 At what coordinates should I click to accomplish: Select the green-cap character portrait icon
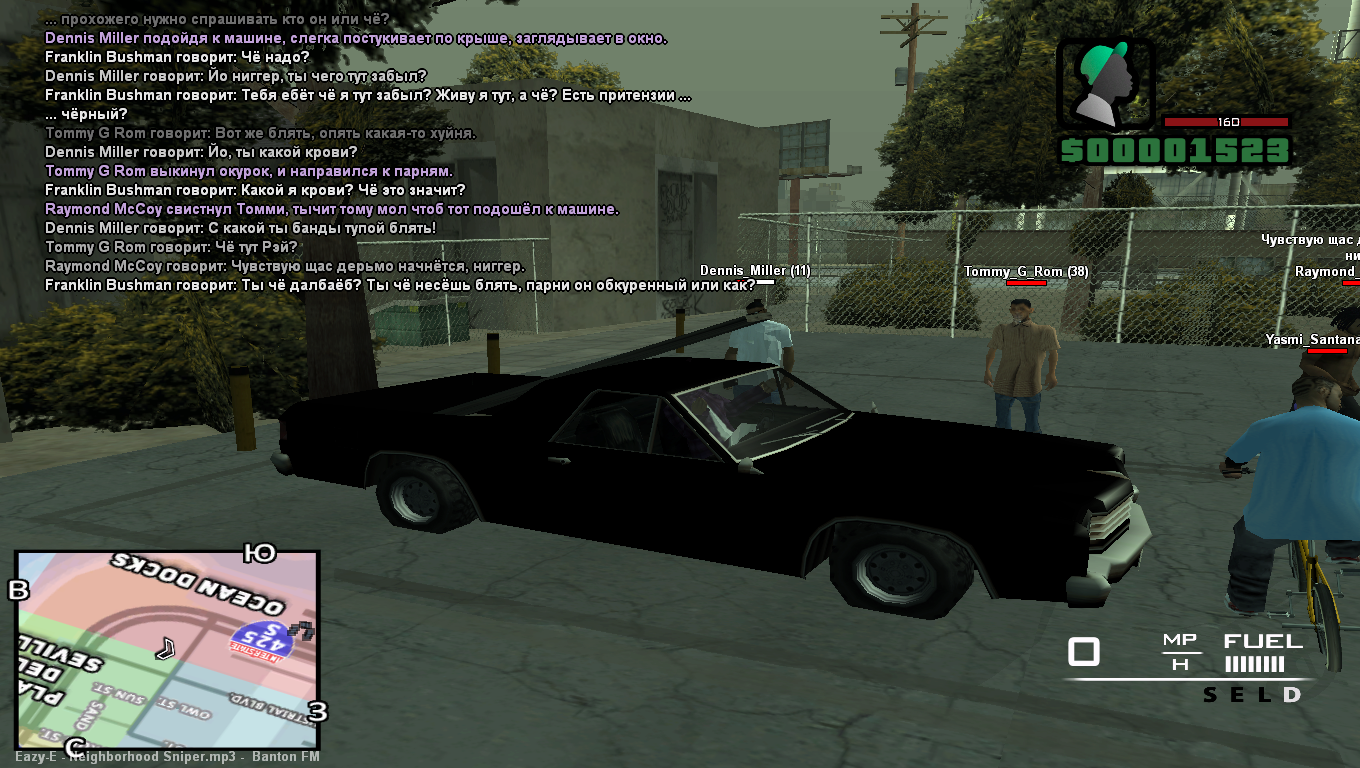1105,85
